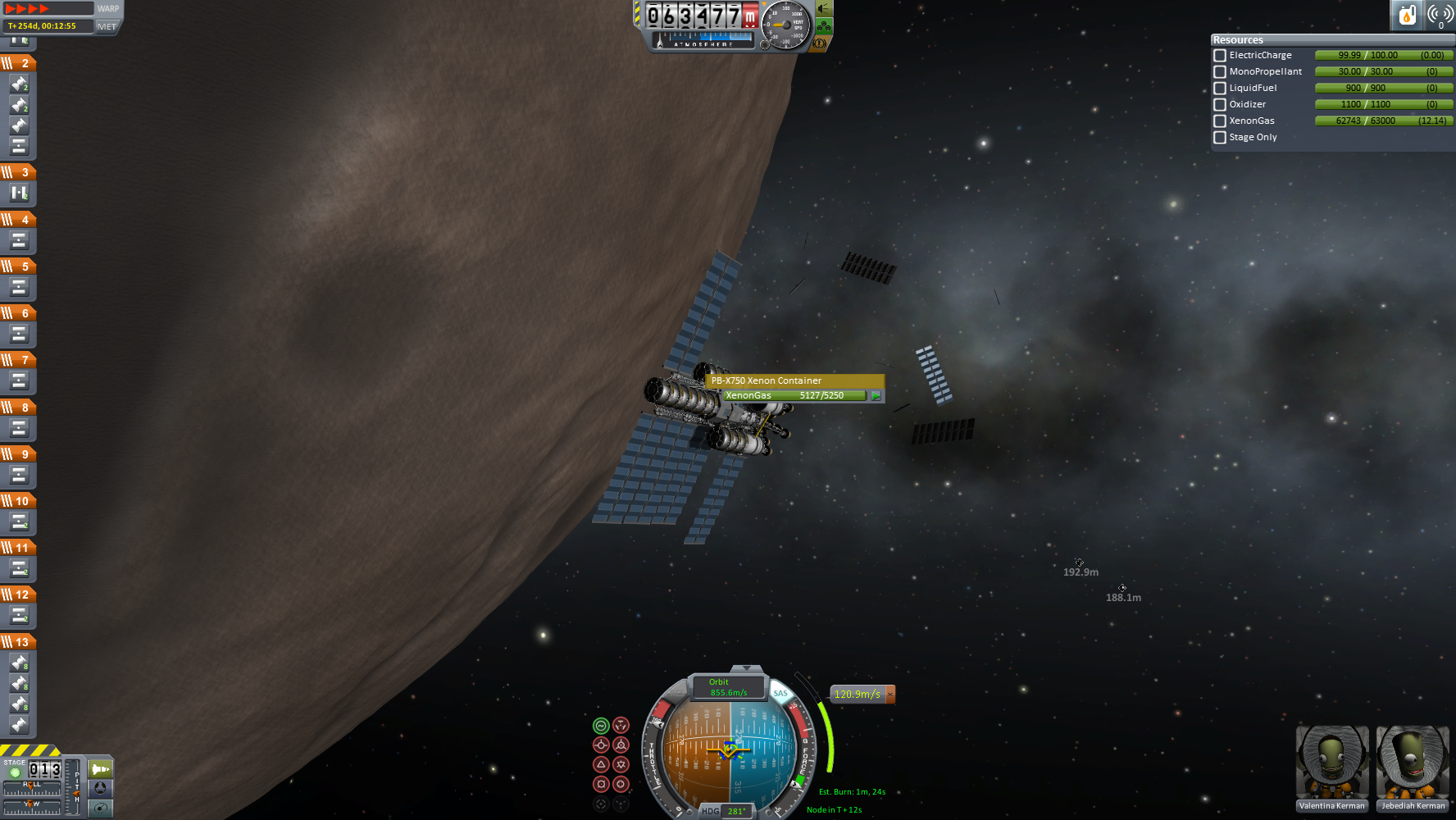Toggle the brakes warning button
Screen dimensions: 1456x820
(x=819, y=43)
